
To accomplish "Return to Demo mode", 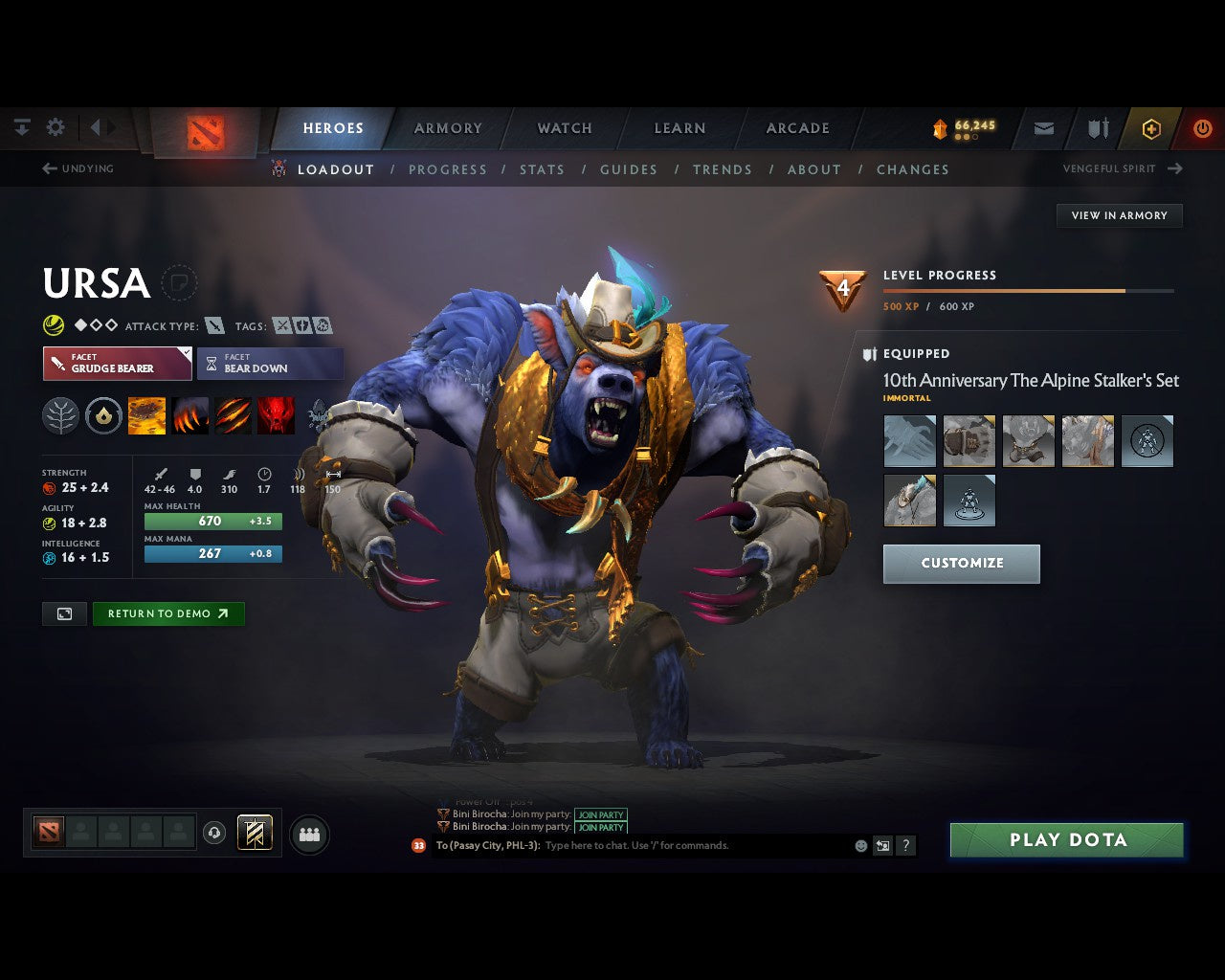I will [167, 613].
